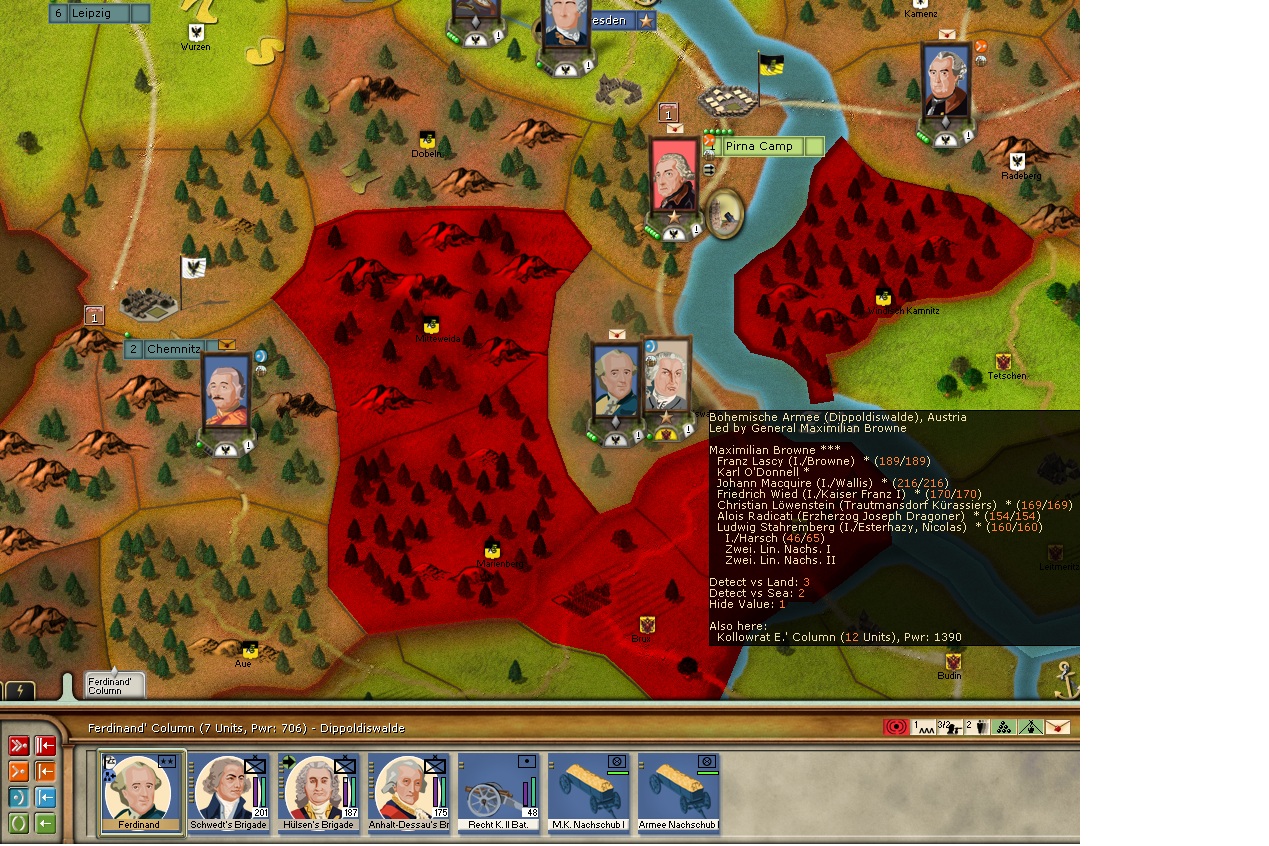The width and height of the screenshot is (1269, 846).
Task: Click the blue arrow-to-line engagement rule button
Action: (x=46, y=798)
